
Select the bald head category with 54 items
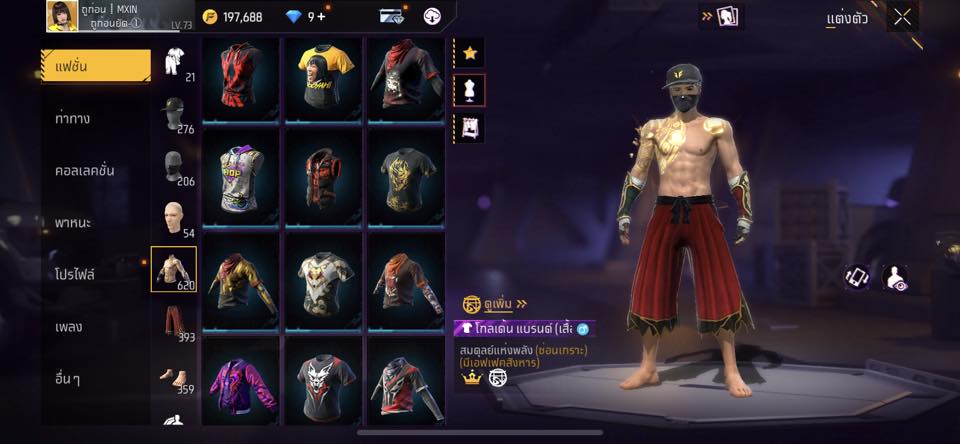[174, 218]
